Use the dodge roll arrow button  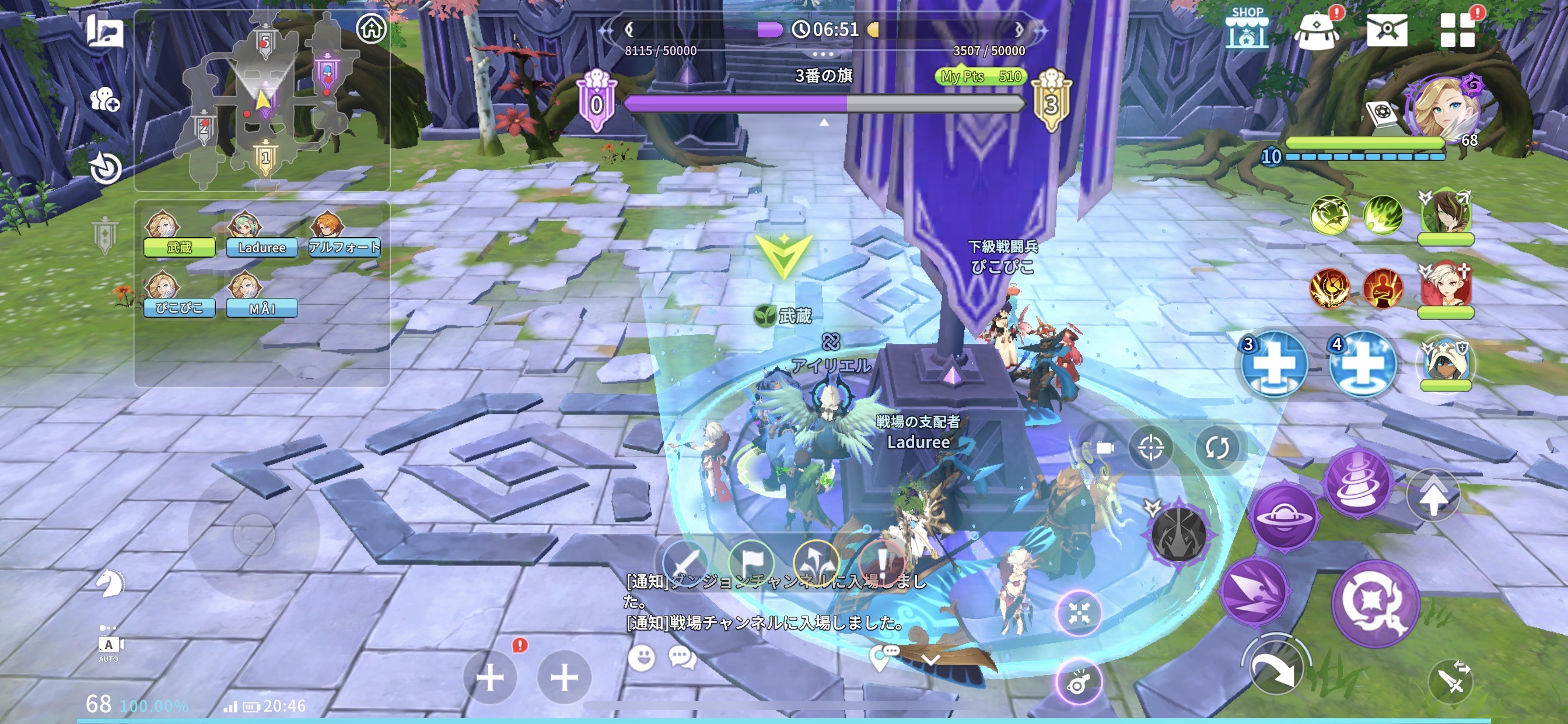1275,668
